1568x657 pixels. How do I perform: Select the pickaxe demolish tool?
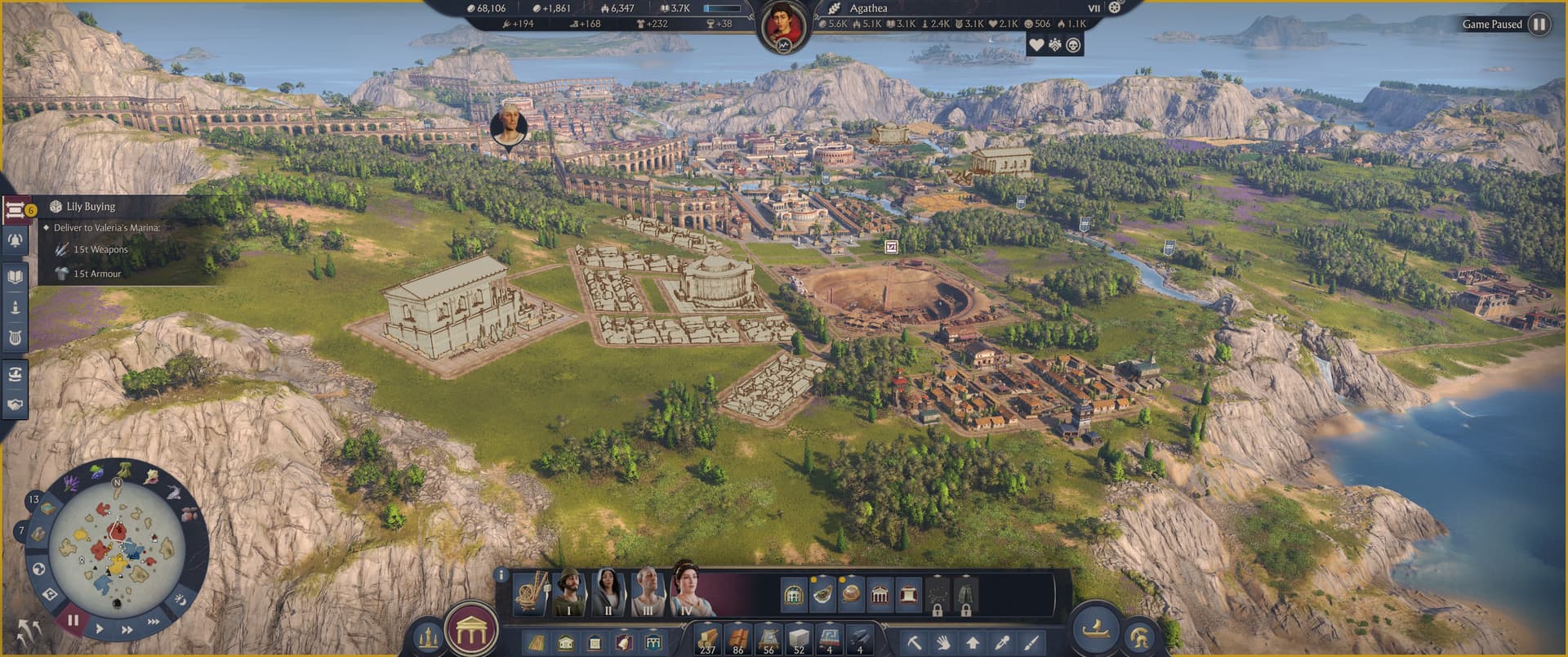tap(914, 642)
